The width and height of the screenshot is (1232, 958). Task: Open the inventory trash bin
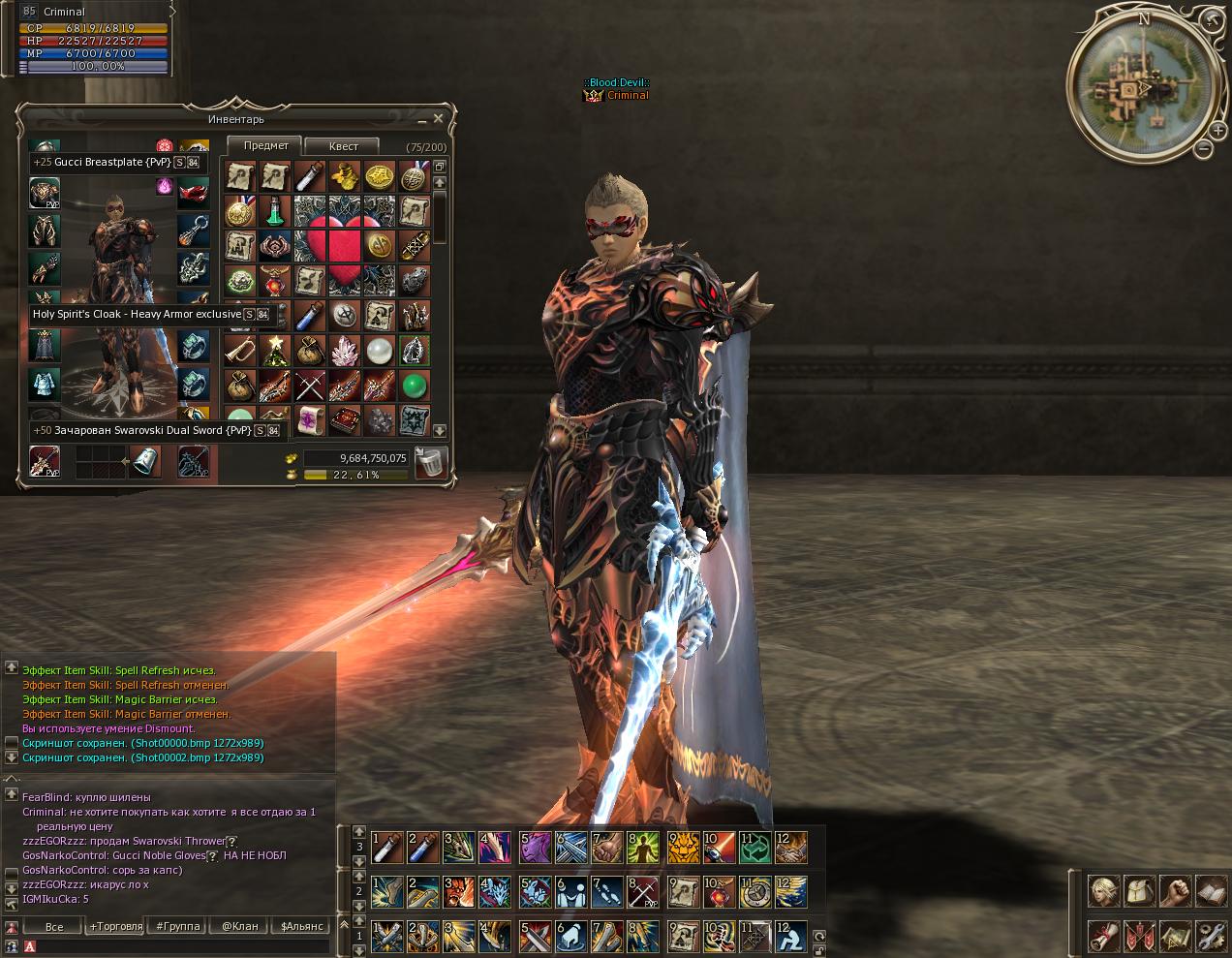click(x=429, y=463)
